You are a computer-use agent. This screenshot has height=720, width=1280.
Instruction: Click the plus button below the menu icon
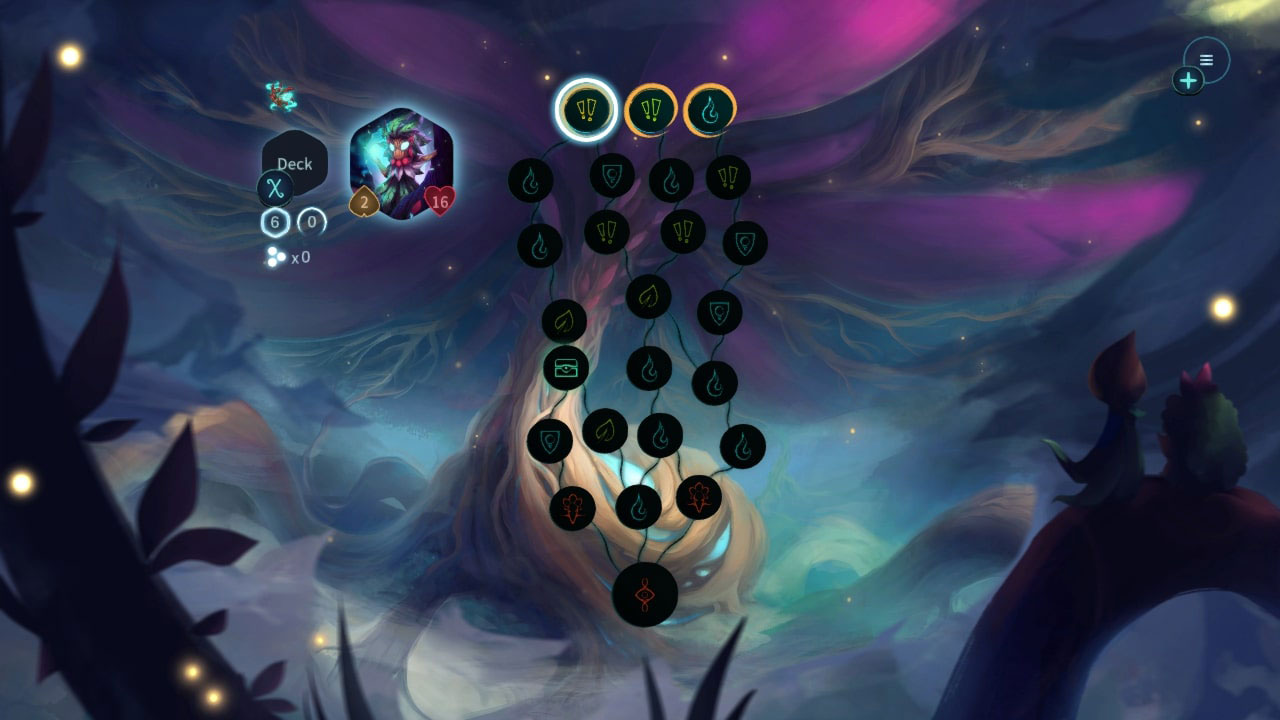[1188, 78]
